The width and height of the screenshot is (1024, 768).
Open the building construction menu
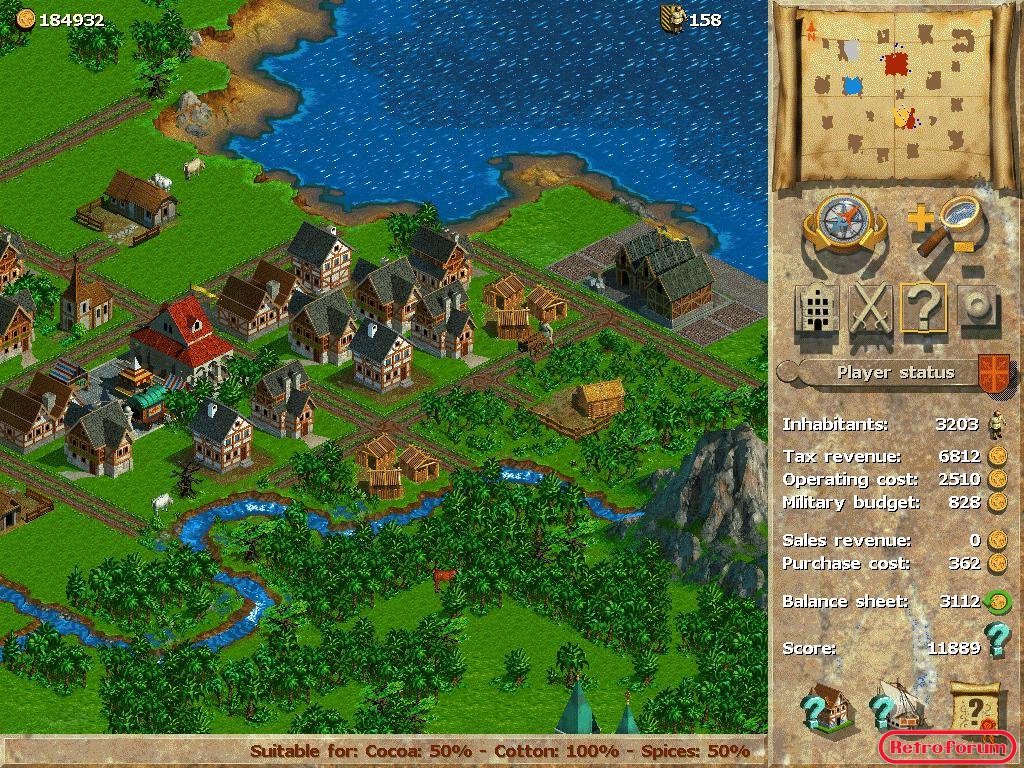coord(817,308)
